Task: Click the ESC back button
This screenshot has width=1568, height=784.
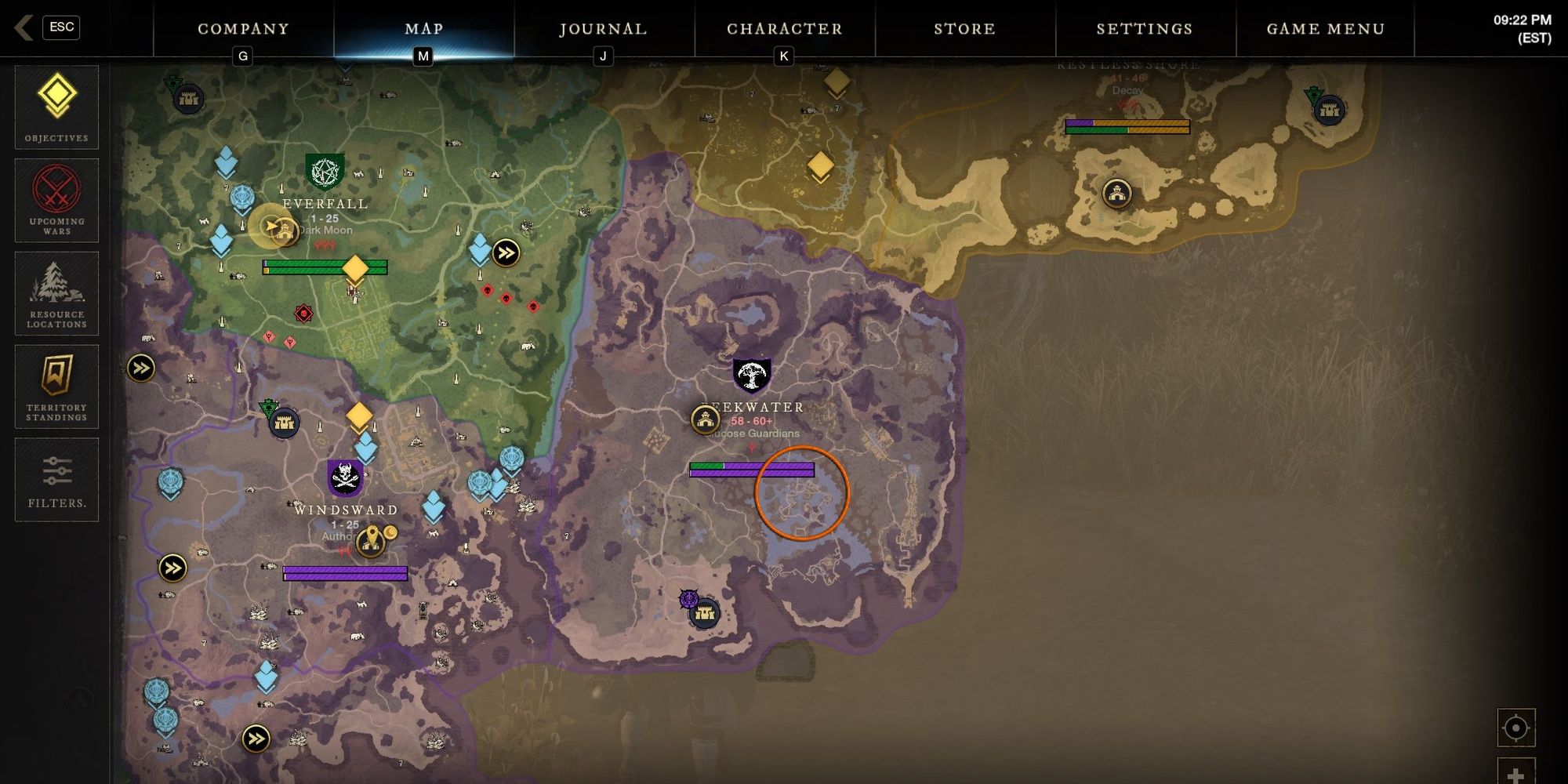Action: coord(61,27)
